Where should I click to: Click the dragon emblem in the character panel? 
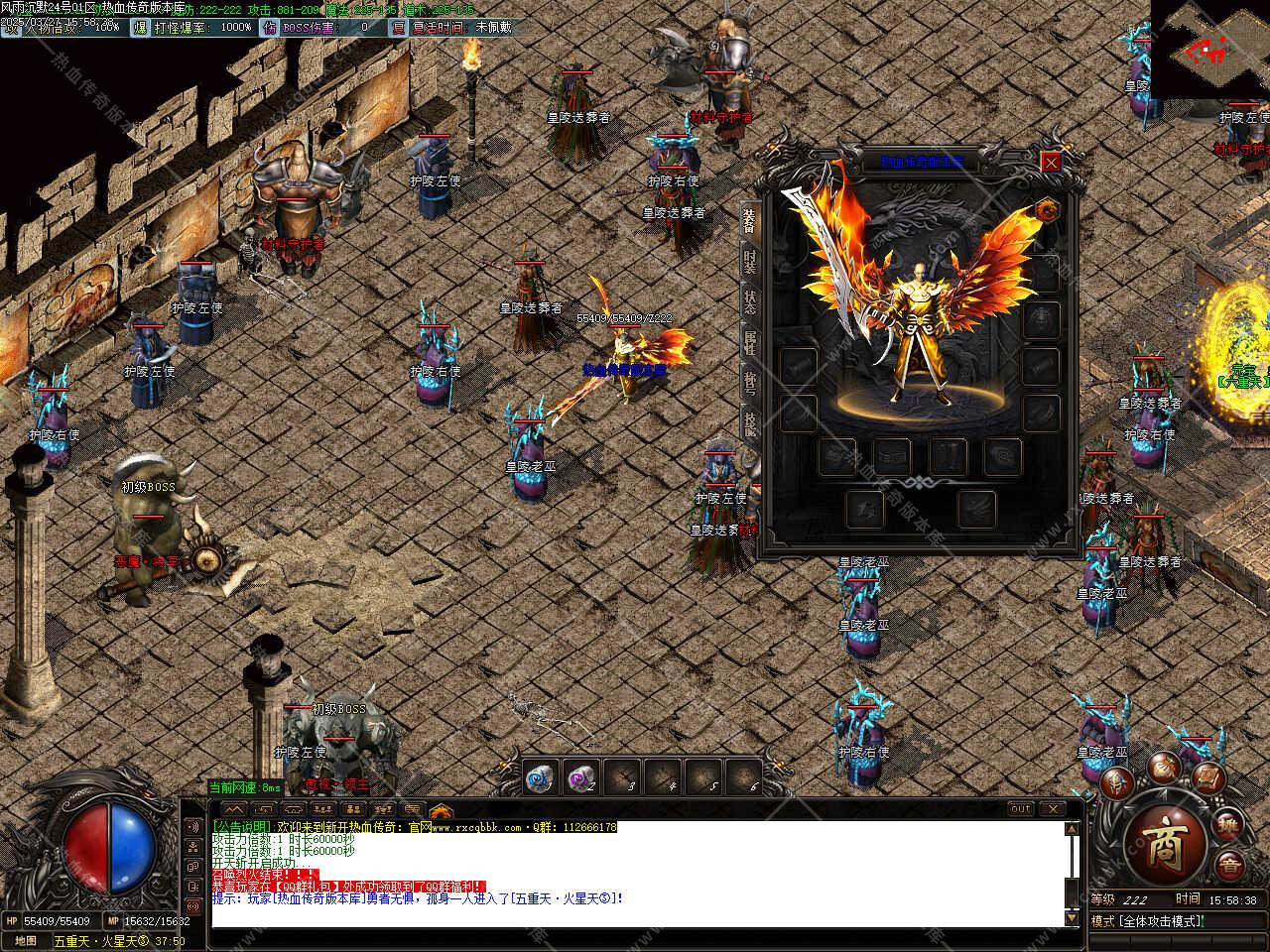pyautogui.click(x=1046, y=209)
